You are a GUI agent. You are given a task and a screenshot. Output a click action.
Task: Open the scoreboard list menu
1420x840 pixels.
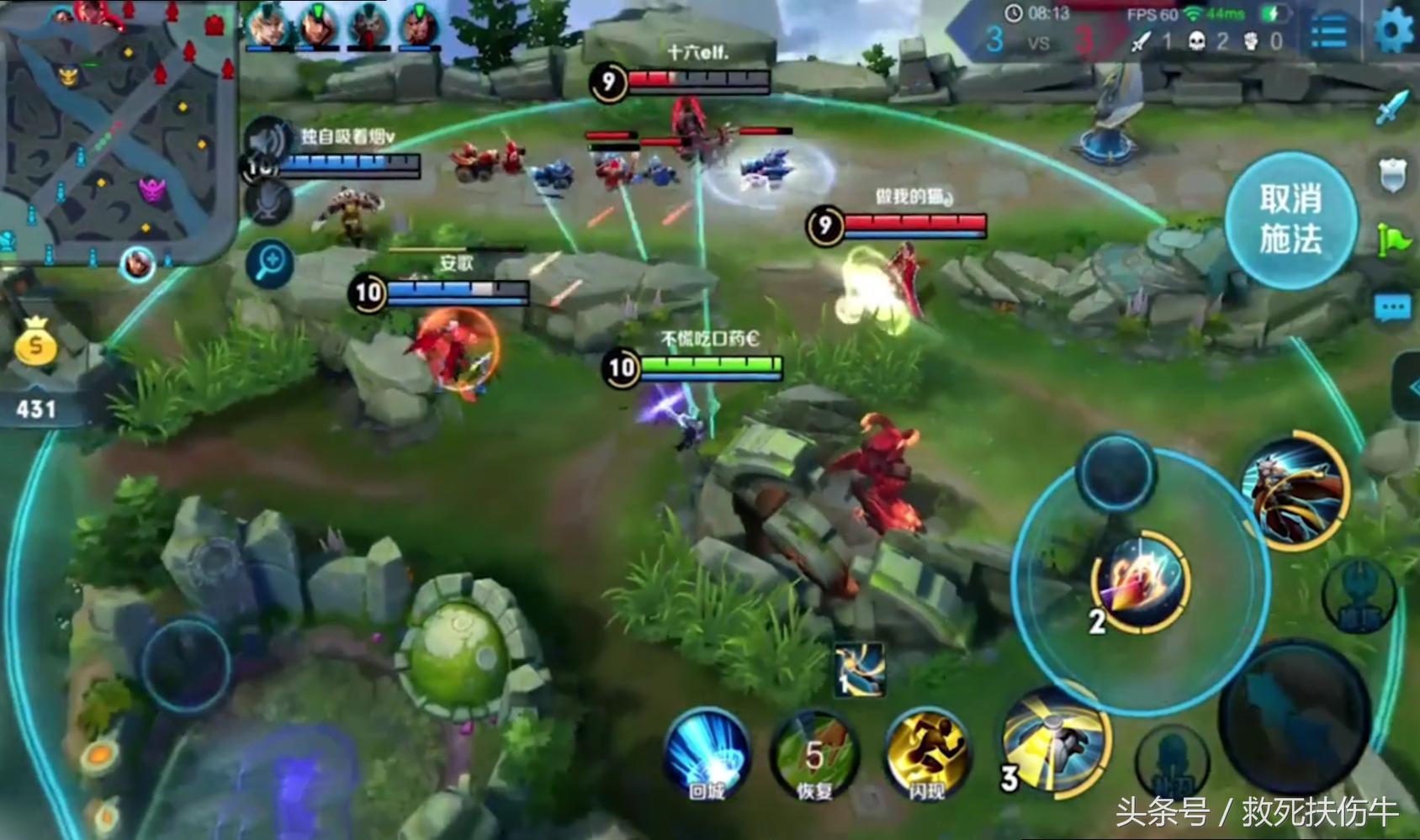pyautogui.click(x=1329, y=33)
